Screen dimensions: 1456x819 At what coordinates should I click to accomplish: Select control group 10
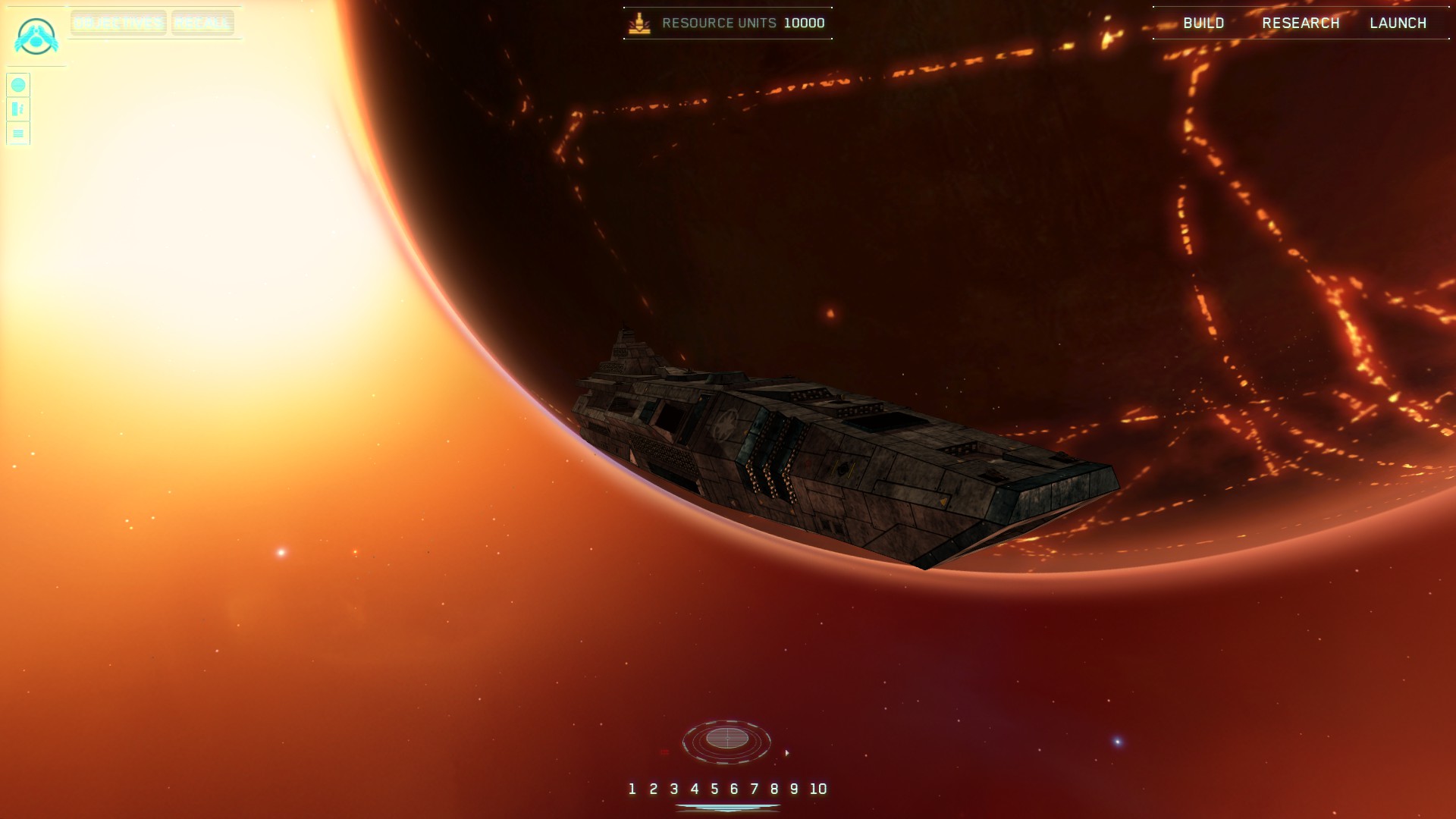point(817,789)
